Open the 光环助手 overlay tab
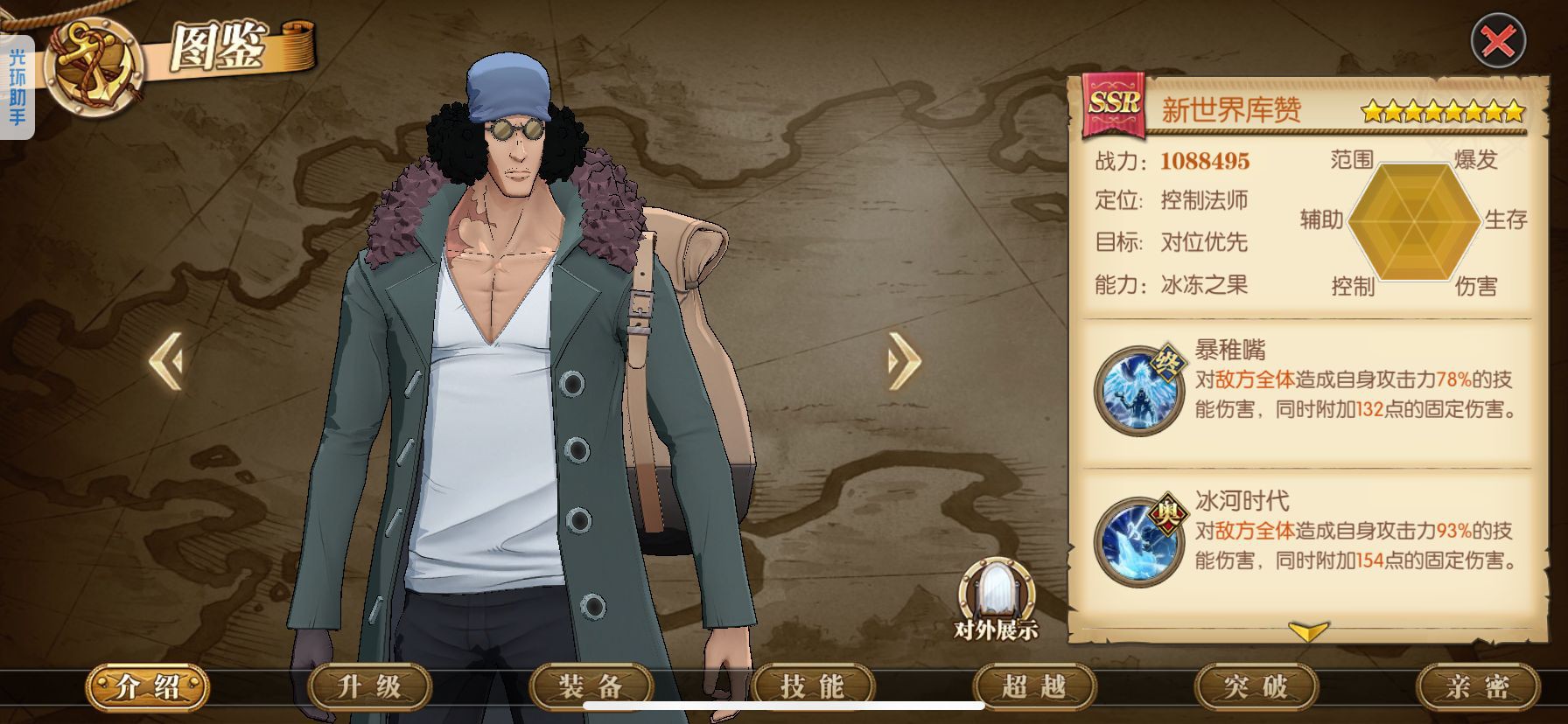 (x=17, y=87)
